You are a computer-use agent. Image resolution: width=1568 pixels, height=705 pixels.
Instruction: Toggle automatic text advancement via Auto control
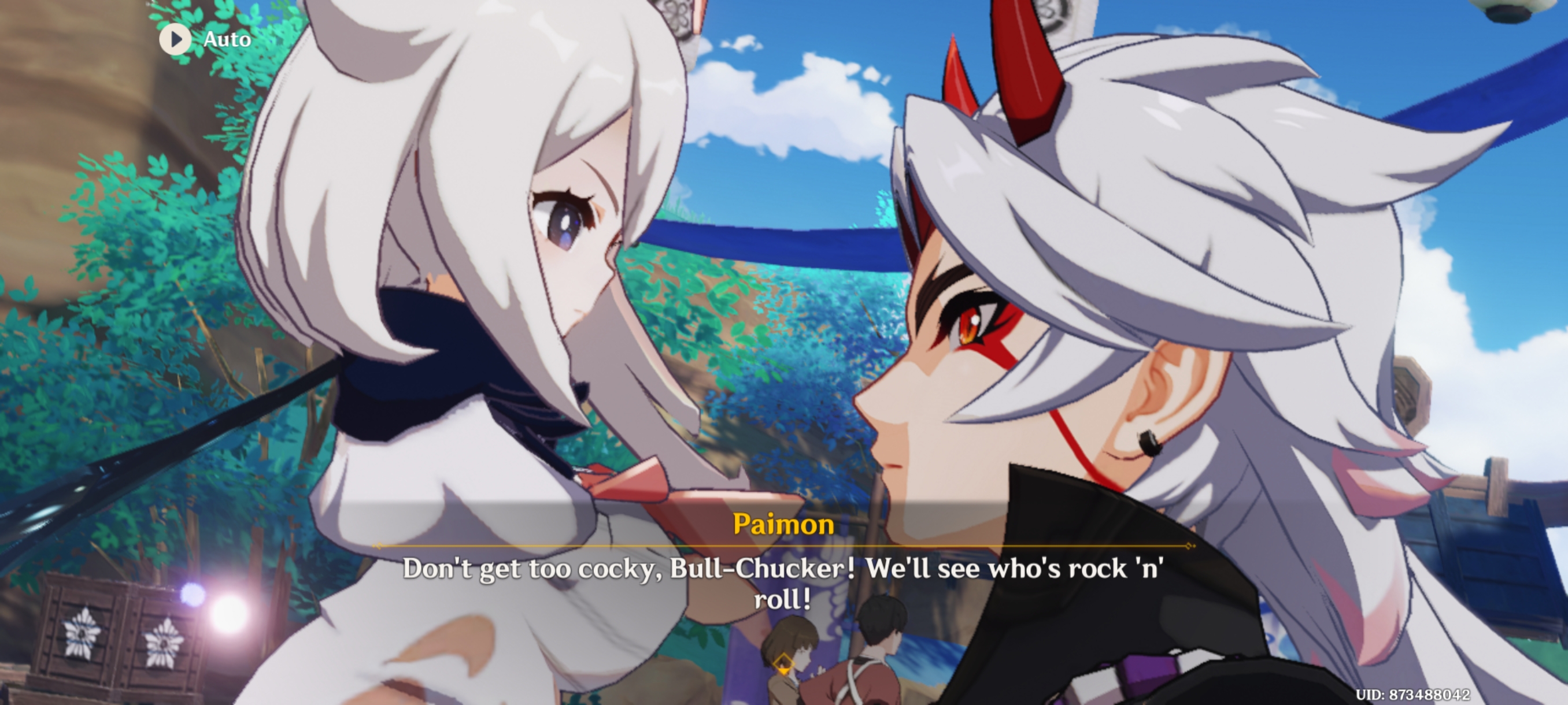176,39
